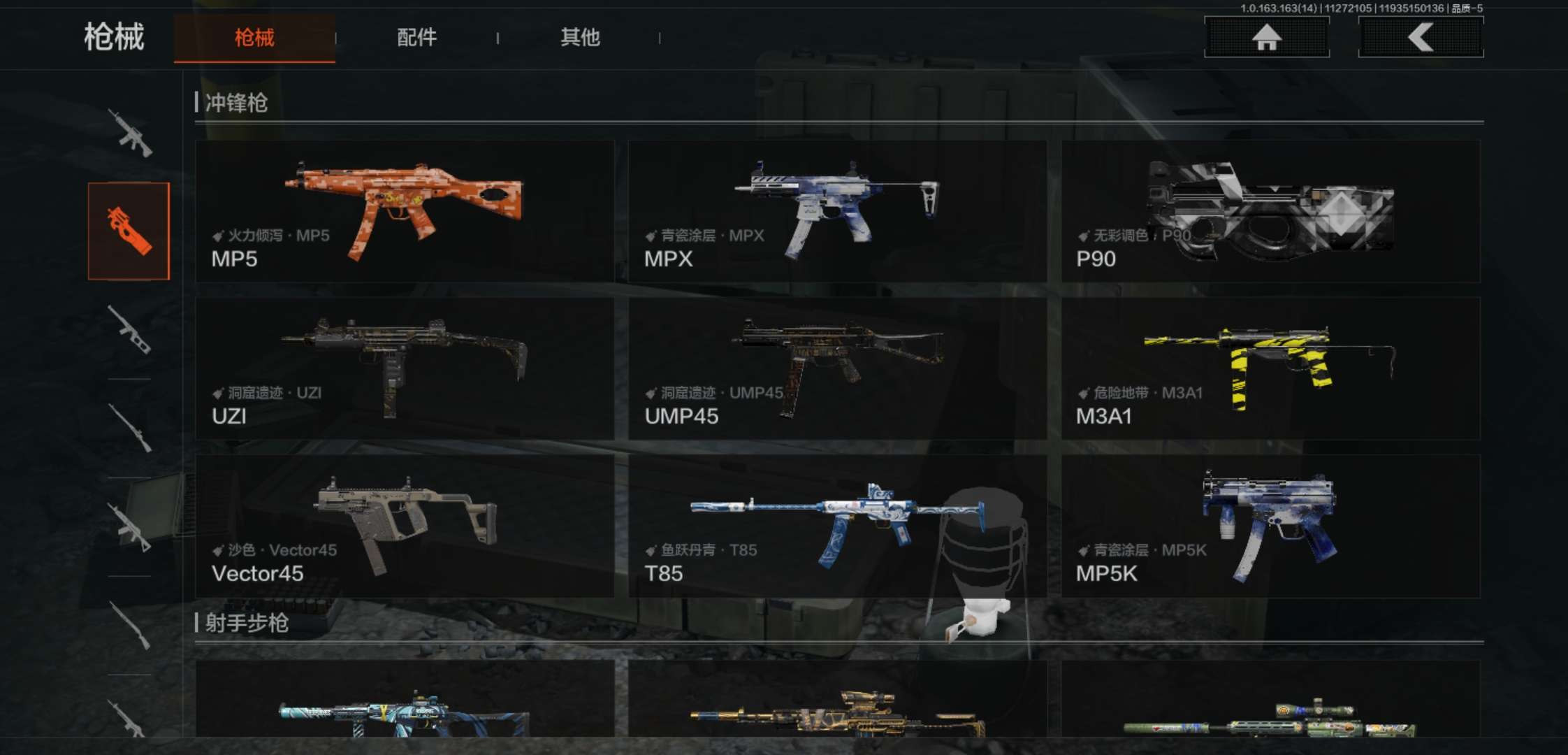The width and height of the screenshot is (1568, 755).
Task: Pick the T85 weapon card
Action: [x=837, y=526]
